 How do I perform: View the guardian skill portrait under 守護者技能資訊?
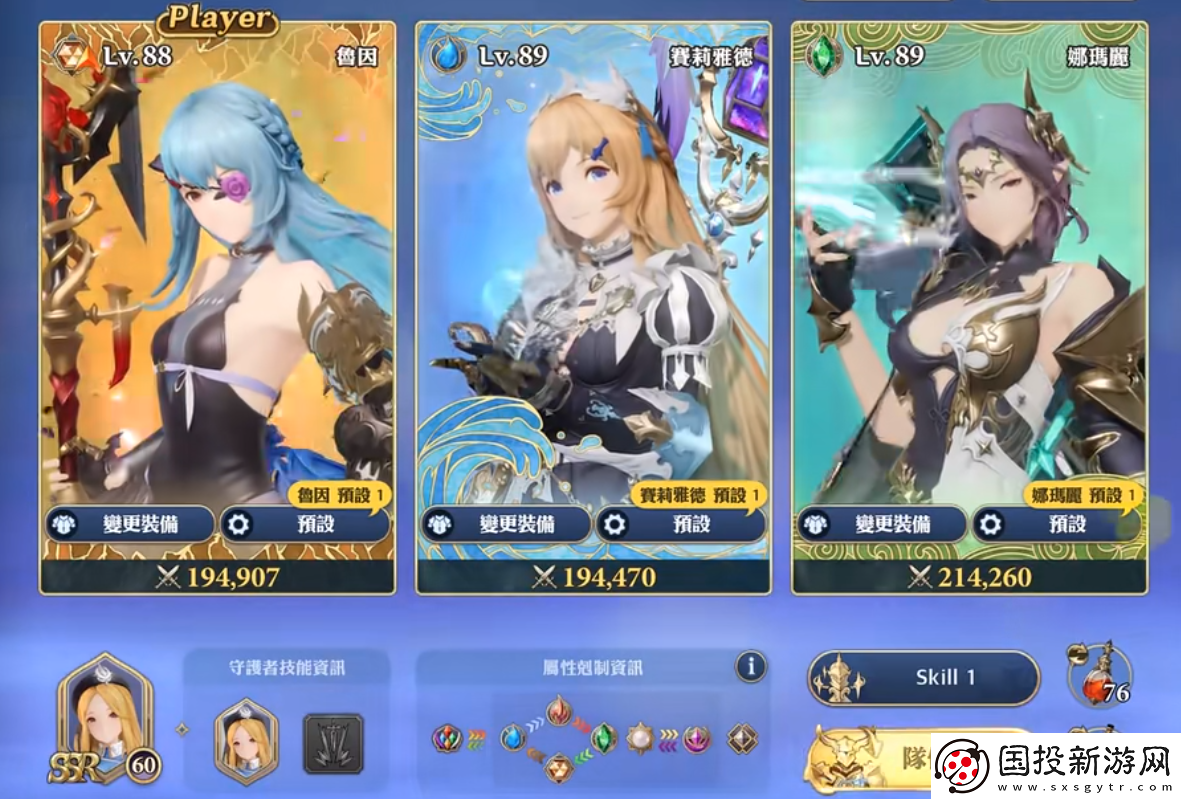click(247, 740)
